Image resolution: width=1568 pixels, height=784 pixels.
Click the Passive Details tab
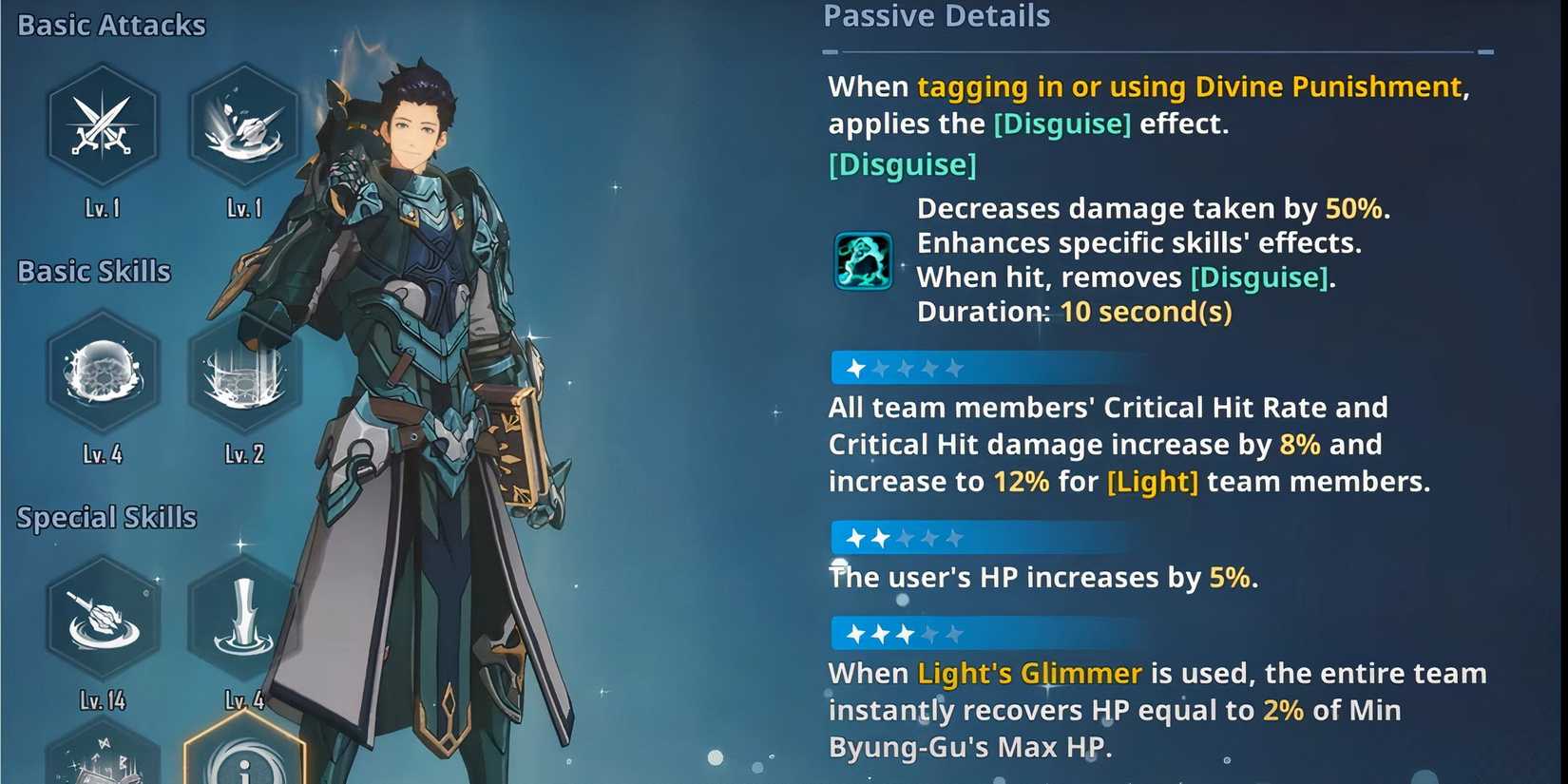pyautogui.click(x=936, y=16)
